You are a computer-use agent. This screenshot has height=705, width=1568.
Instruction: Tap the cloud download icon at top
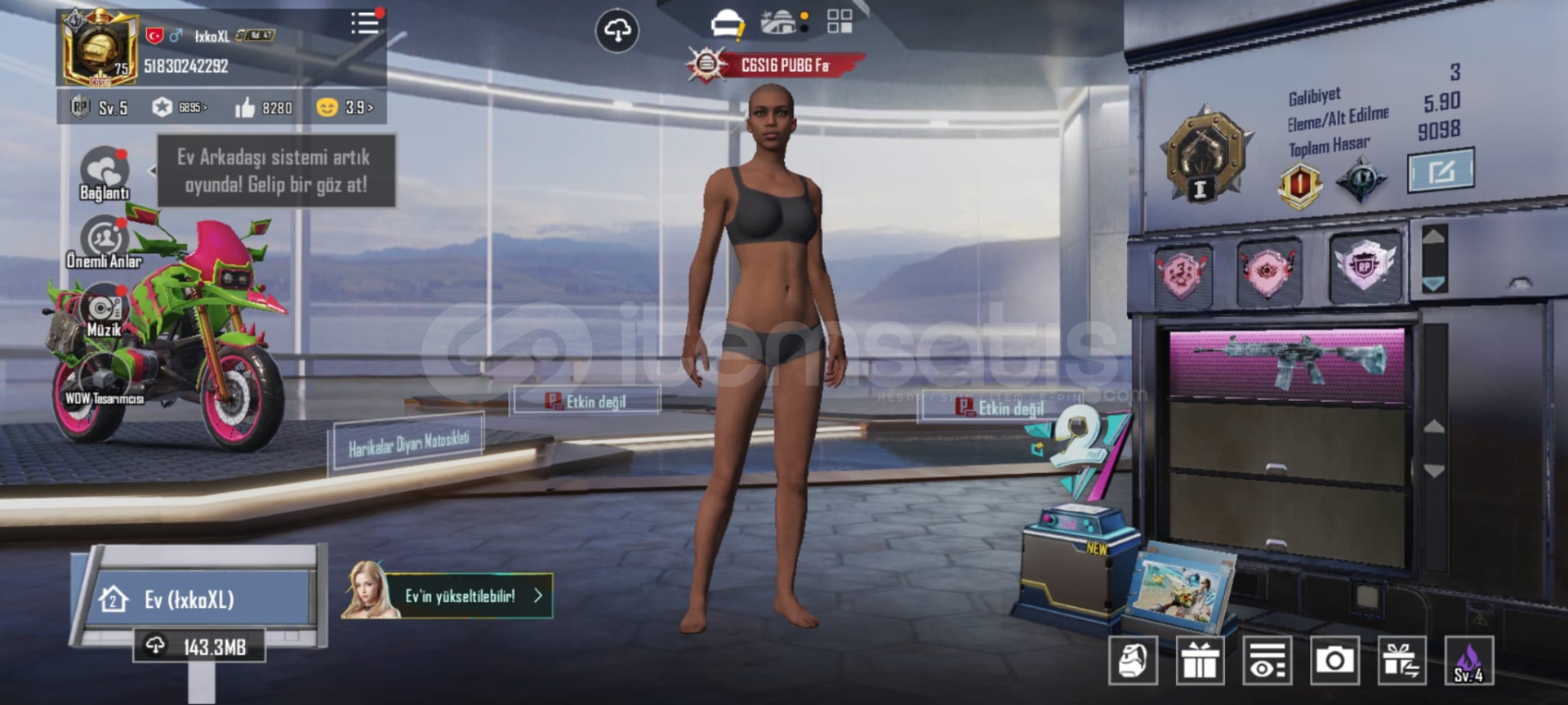point(617,31)
